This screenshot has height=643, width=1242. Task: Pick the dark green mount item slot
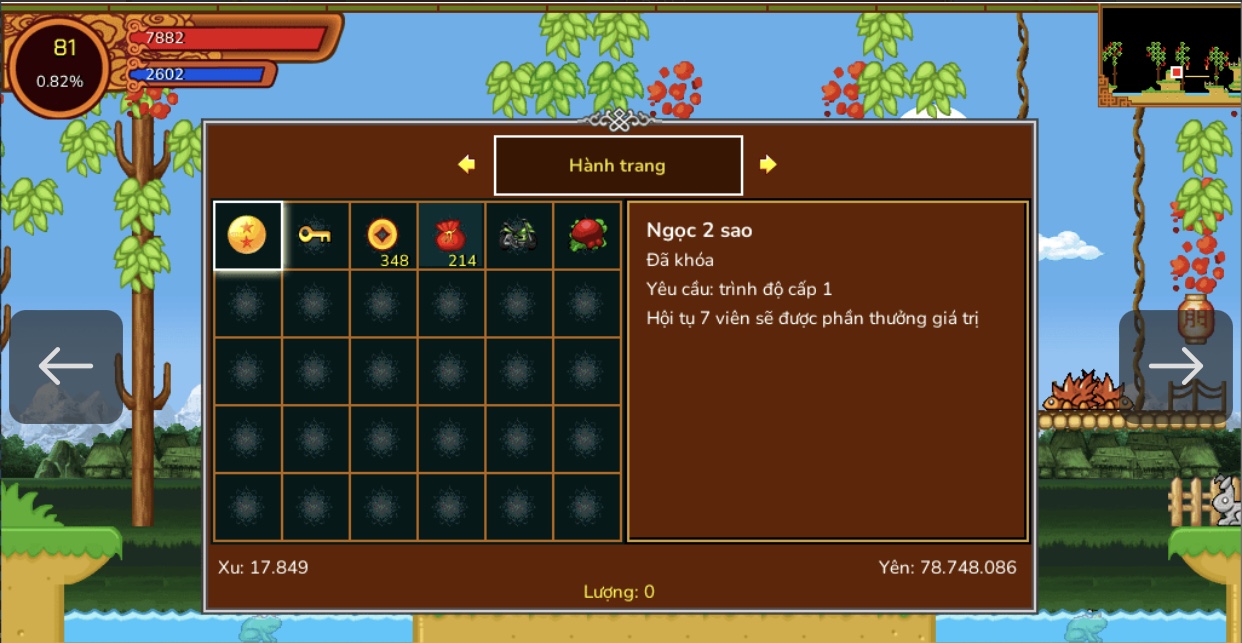pyautogui.click(x=518, y=236)
